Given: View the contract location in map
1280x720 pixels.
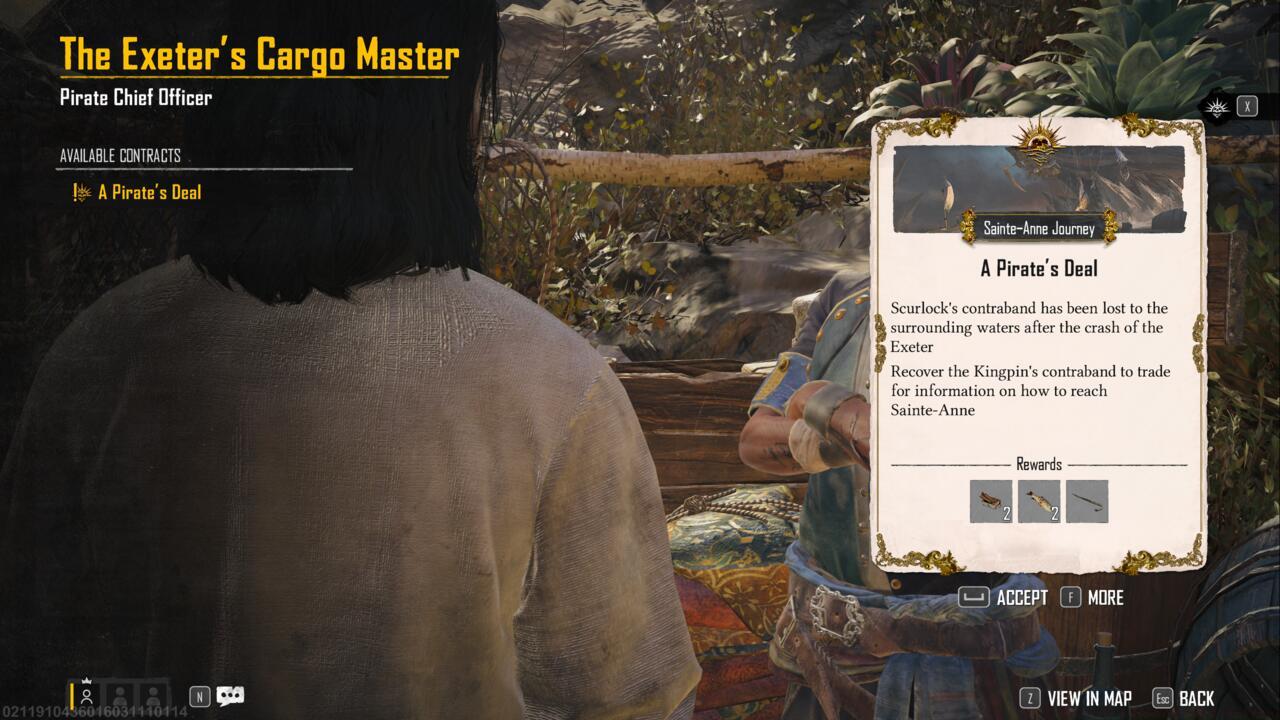Looking at the screenshot, I should coord(1075,699).
